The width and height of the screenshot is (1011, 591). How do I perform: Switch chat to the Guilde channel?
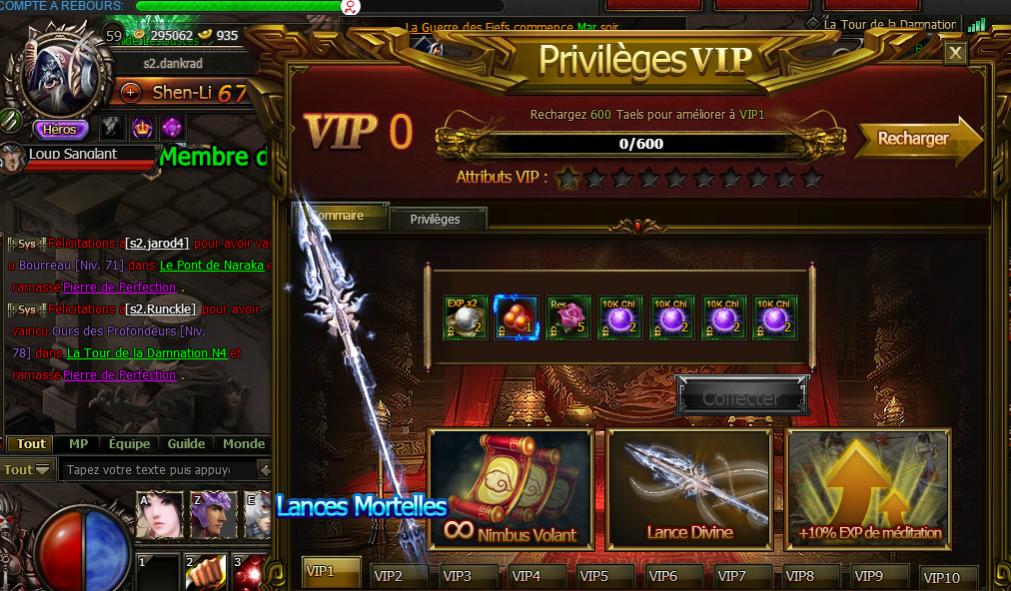[x=186, y=444]
